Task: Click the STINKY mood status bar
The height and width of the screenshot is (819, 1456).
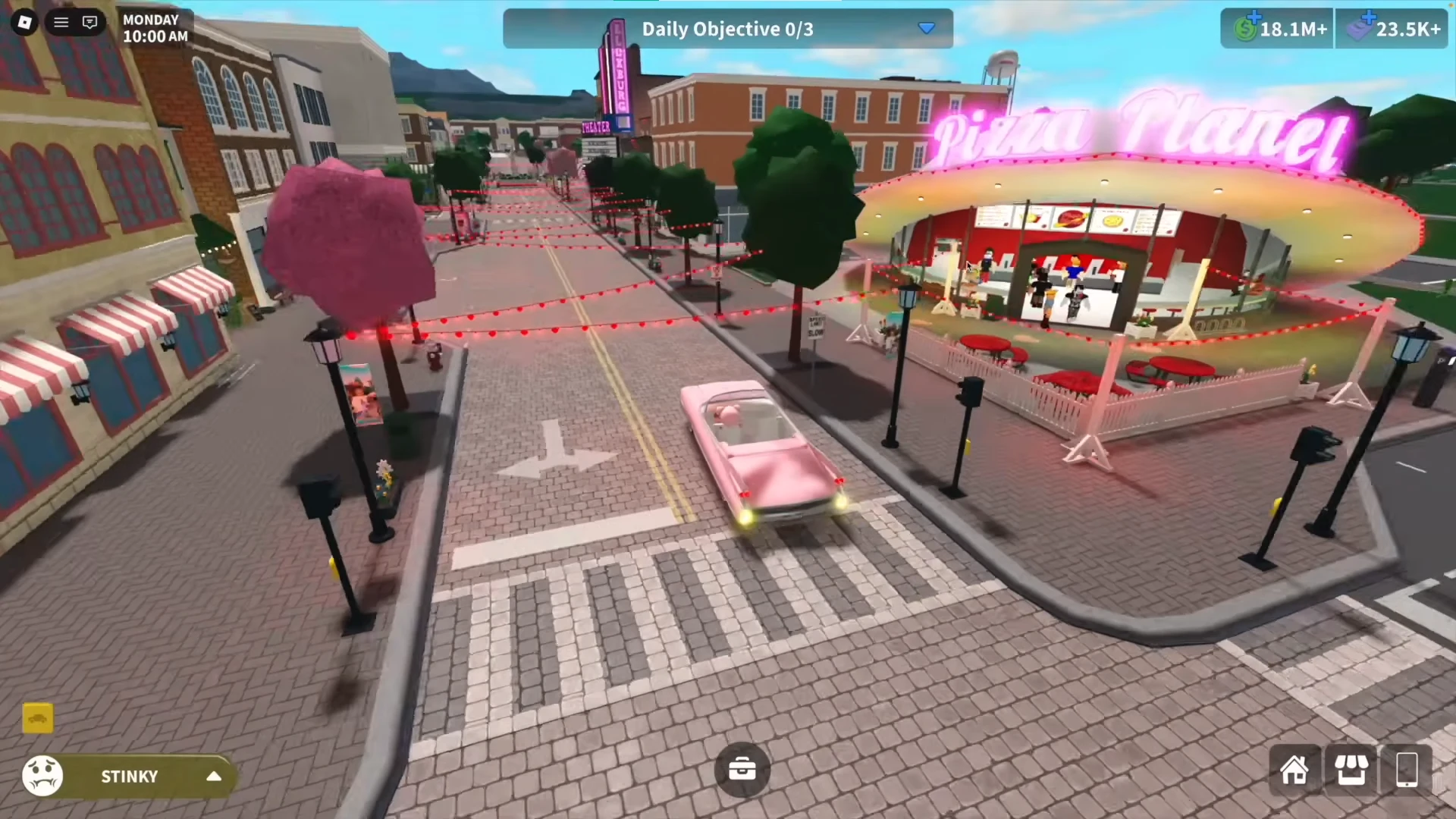Action: [x=129, y=776]
